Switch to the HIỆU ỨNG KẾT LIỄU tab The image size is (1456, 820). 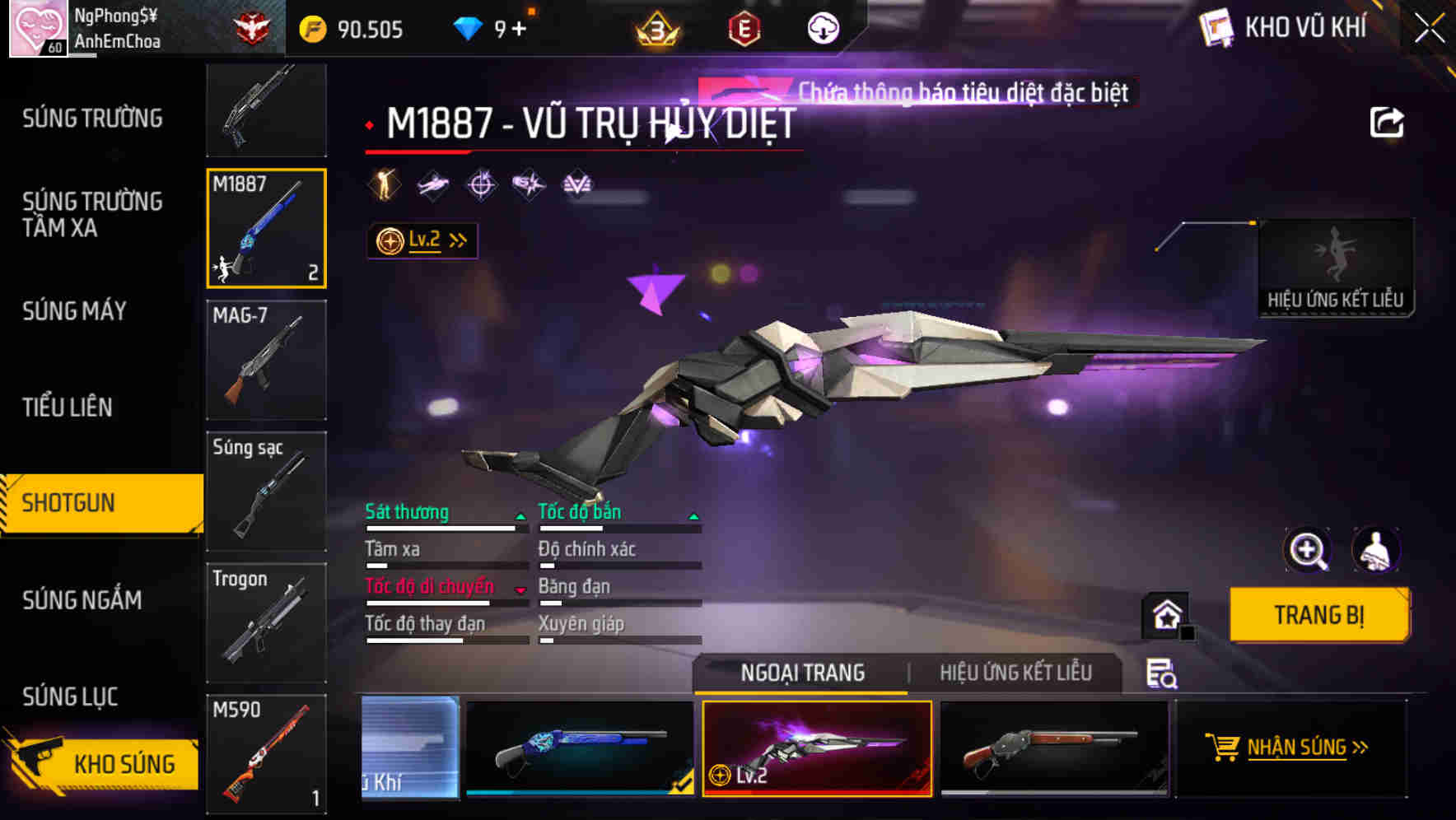1015,673
